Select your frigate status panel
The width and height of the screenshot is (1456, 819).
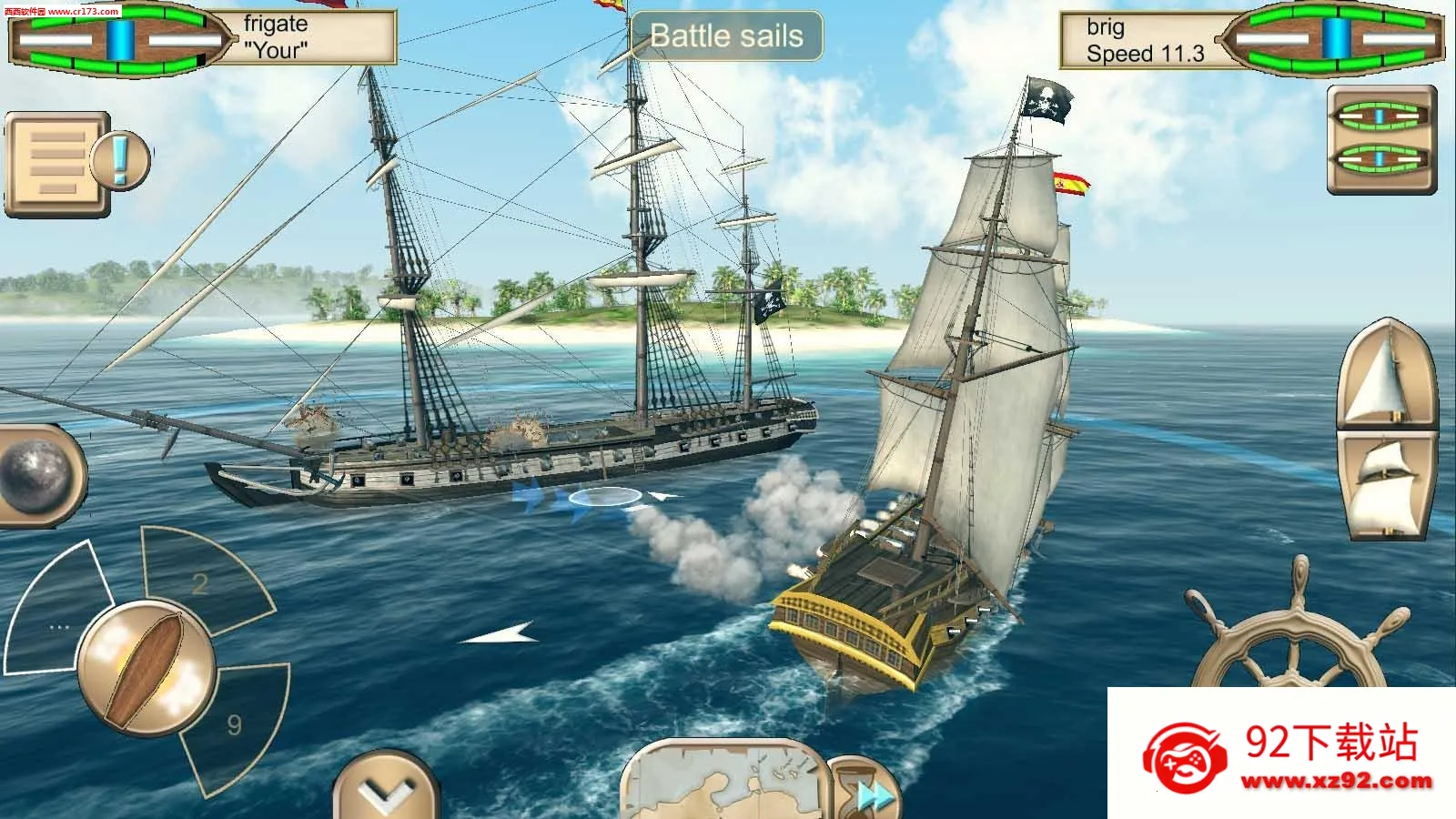point(202,38)
